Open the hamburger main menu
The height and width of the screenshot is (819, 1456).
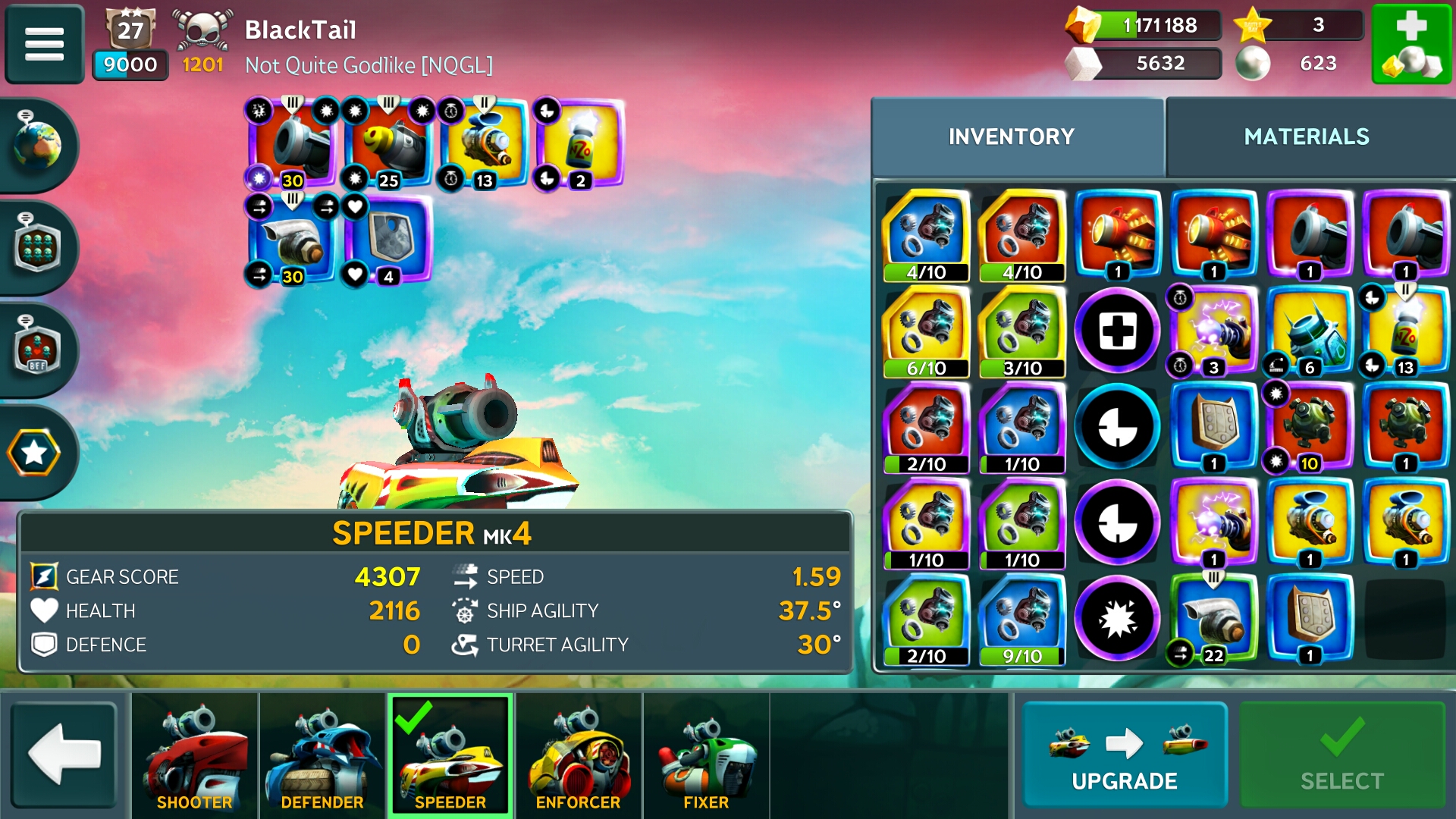tap(44, 43)
